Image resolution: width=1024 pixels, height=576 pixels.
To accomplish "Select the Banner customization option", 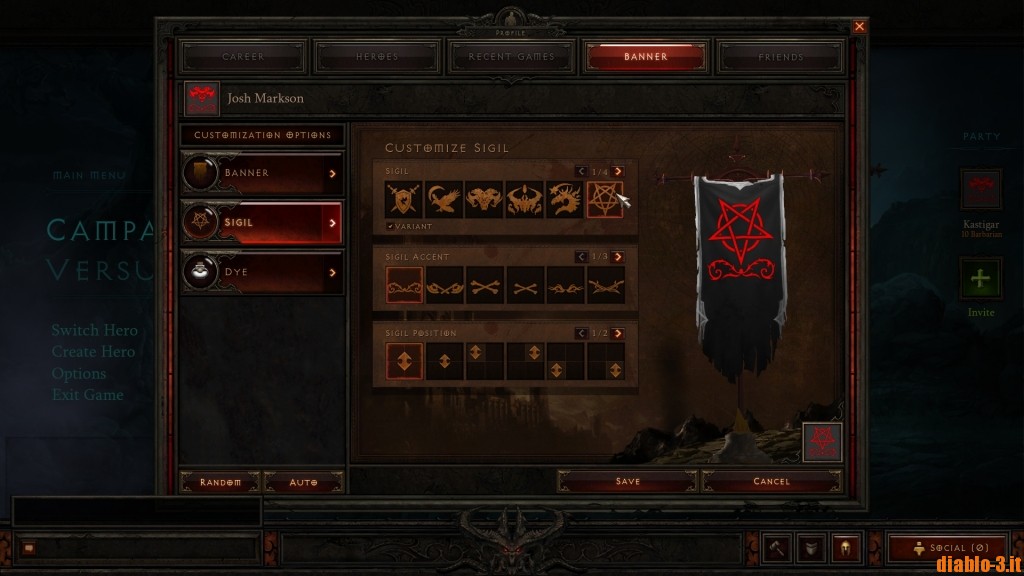I will 262,173.
